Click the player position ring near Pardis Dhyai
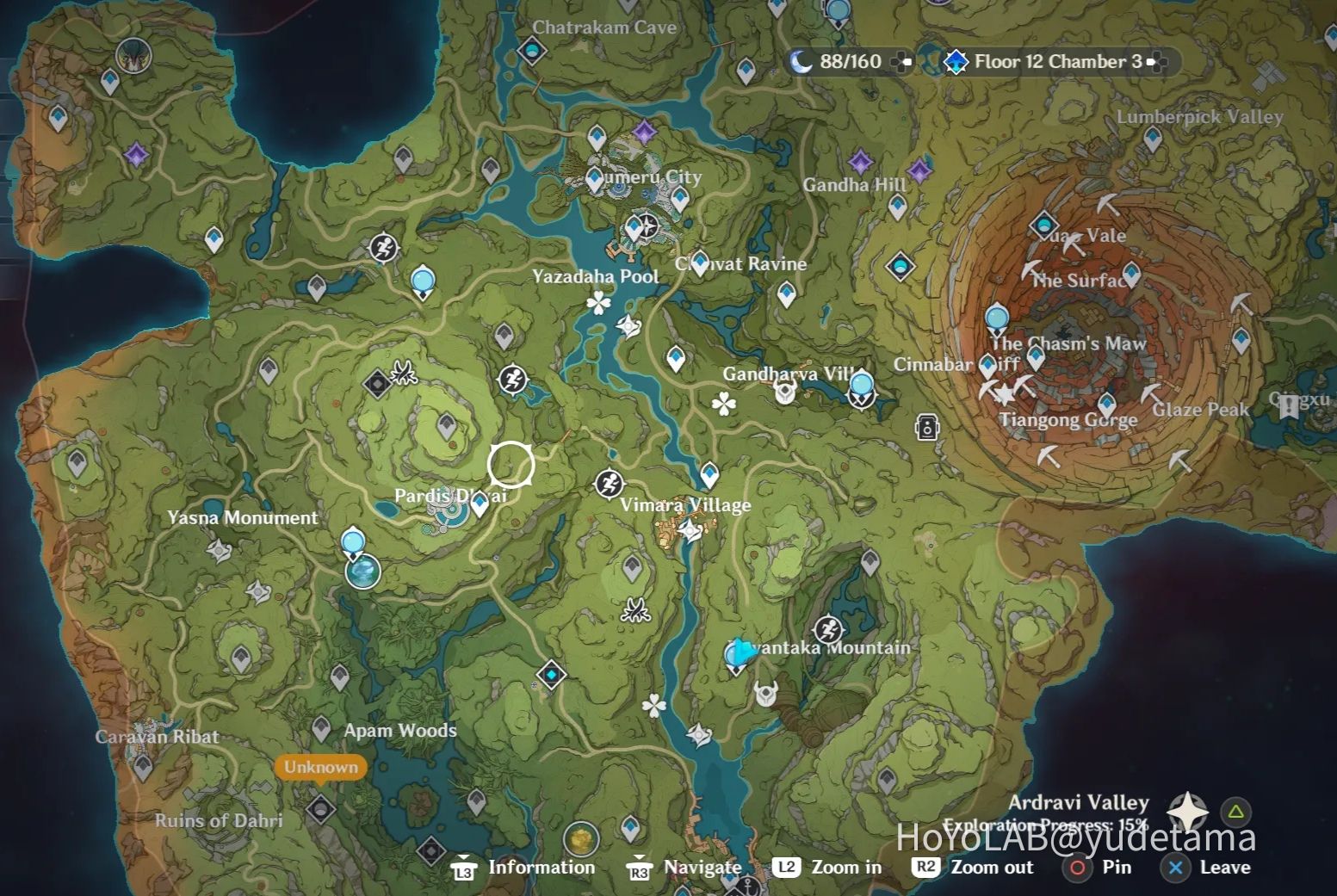Image resolution: width=1337 pixels, height=896 pixels. (x=511, y=464)
